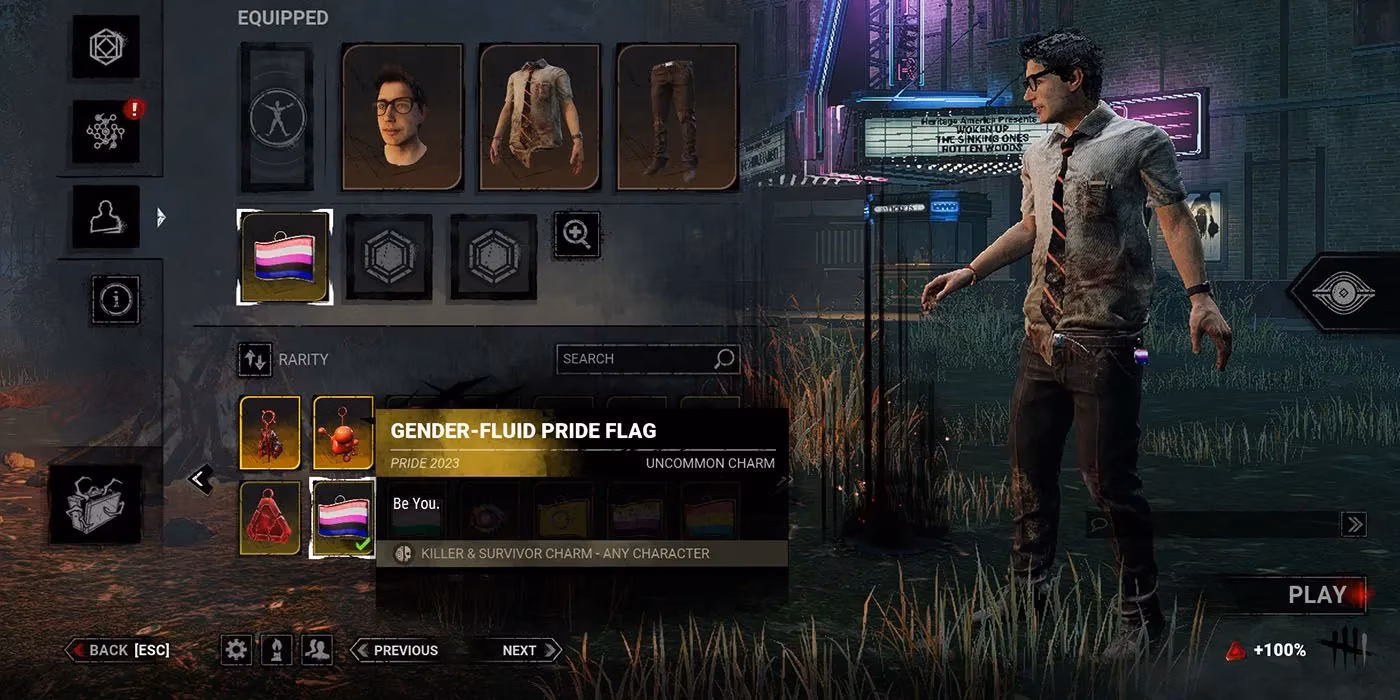The width and height of the screenshot is (1400, 700).
Task: Open the friends icon in bottom bar
Action: point(317,650)
